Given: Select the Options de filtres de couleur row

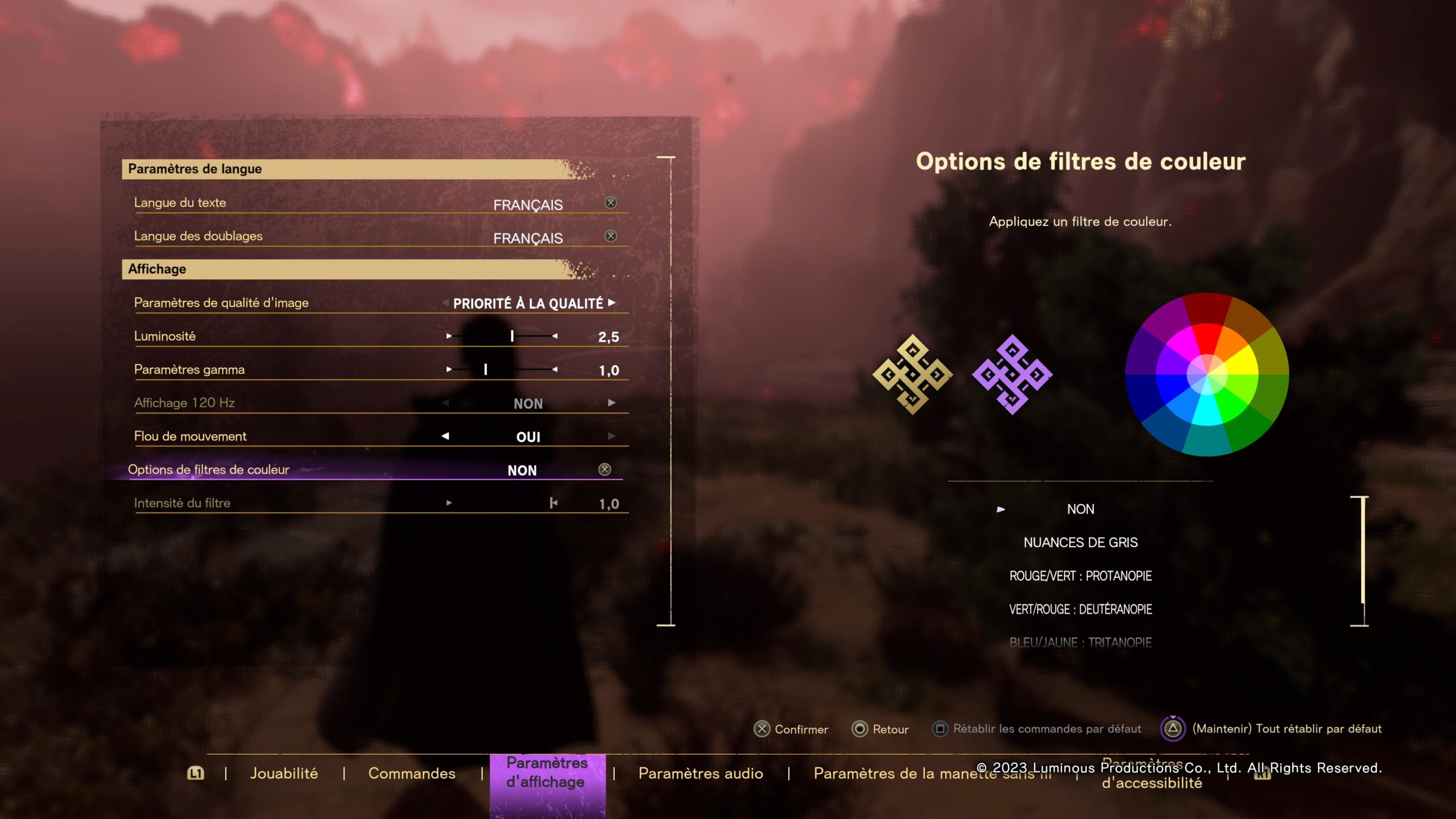Looking at the screenshot, I should [x=375, y=470].
